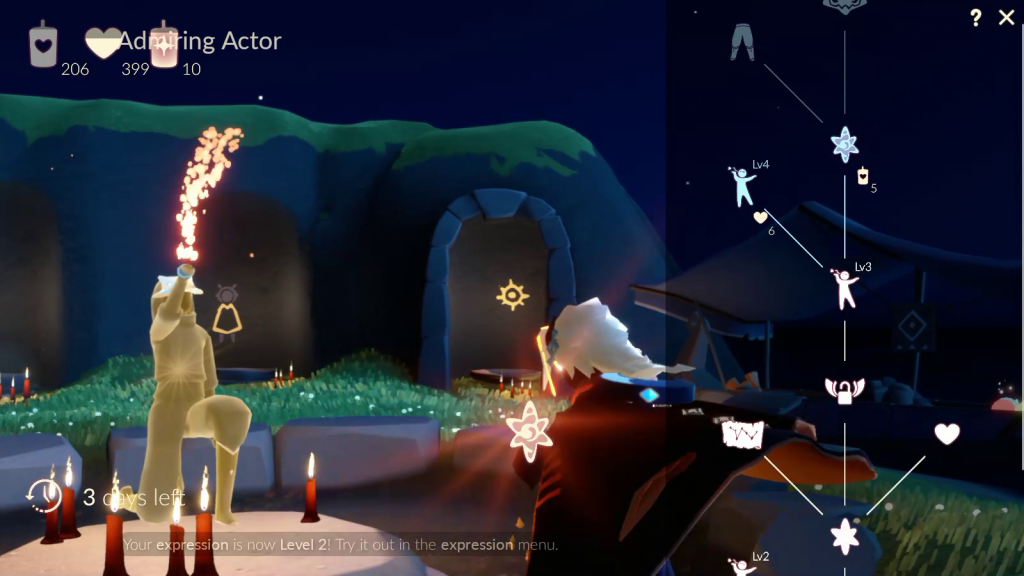This screenshot has width=1024, height=576.
Task: Select the white heart node
Action: pyautogui.click(x=946, y=434)
